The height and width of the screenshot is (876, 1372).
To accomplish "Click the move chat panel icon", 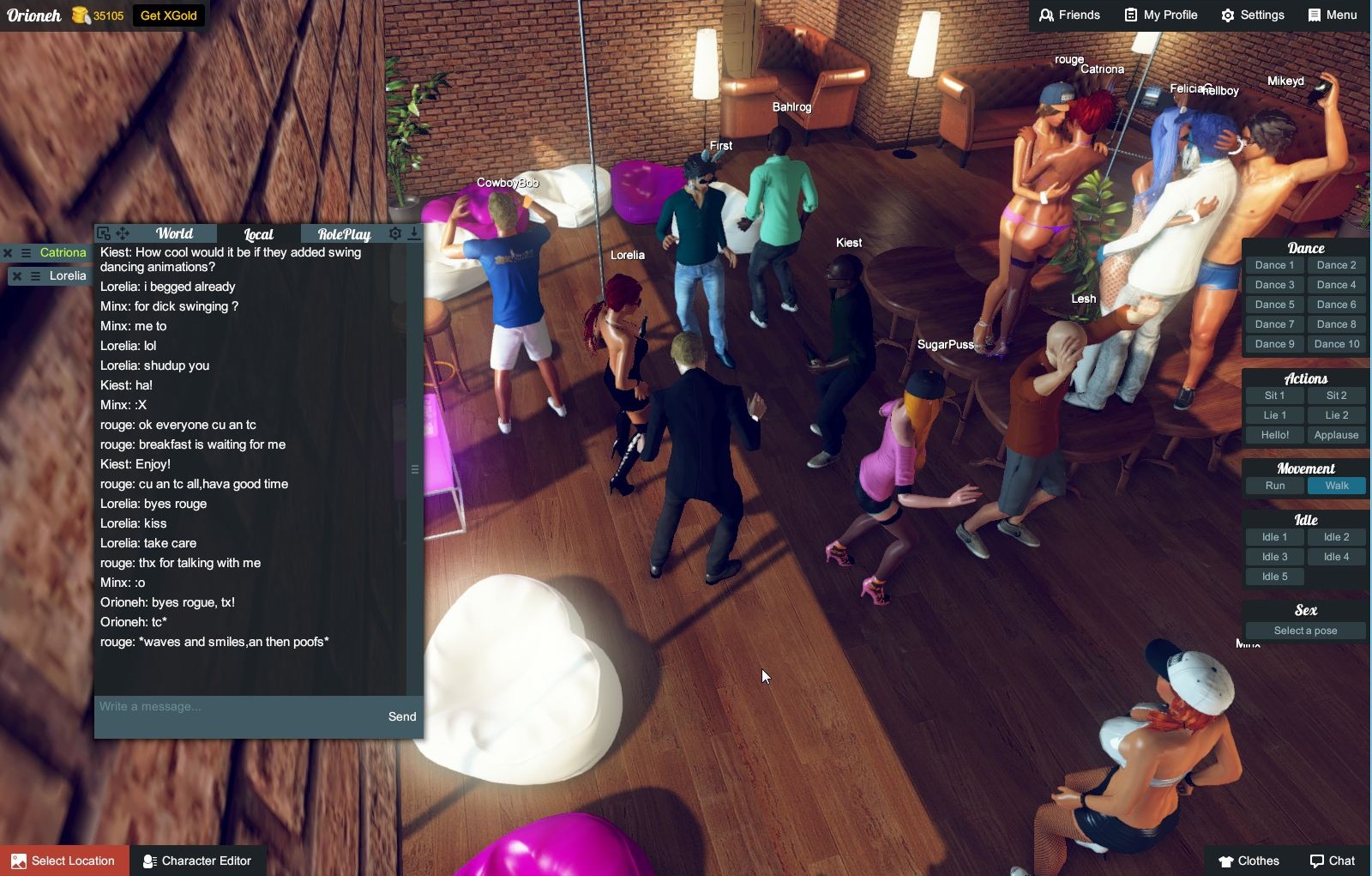I will (123, 232).
